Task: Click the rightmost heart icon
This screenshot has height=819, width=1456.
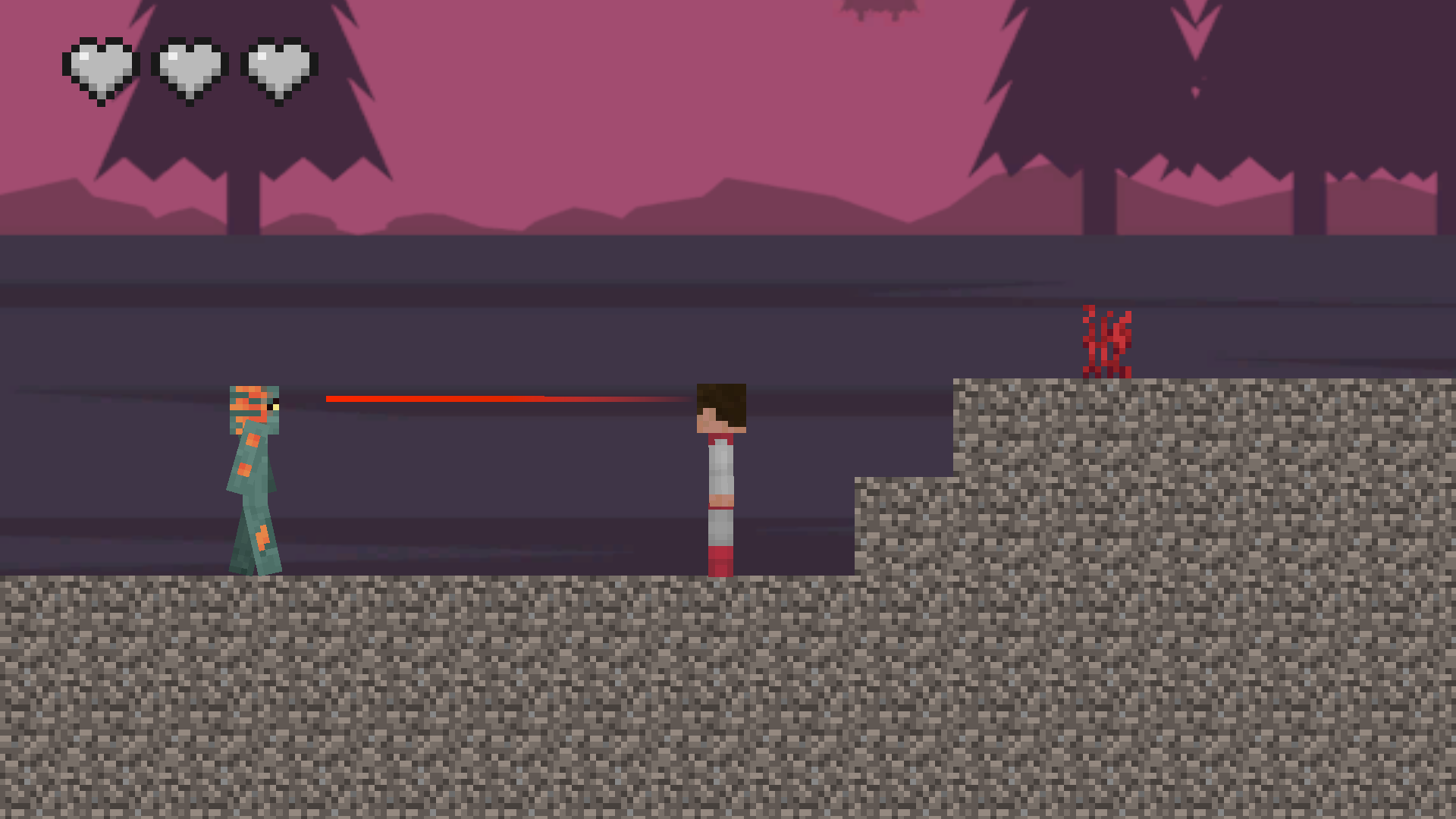Action: pos(275,67)
